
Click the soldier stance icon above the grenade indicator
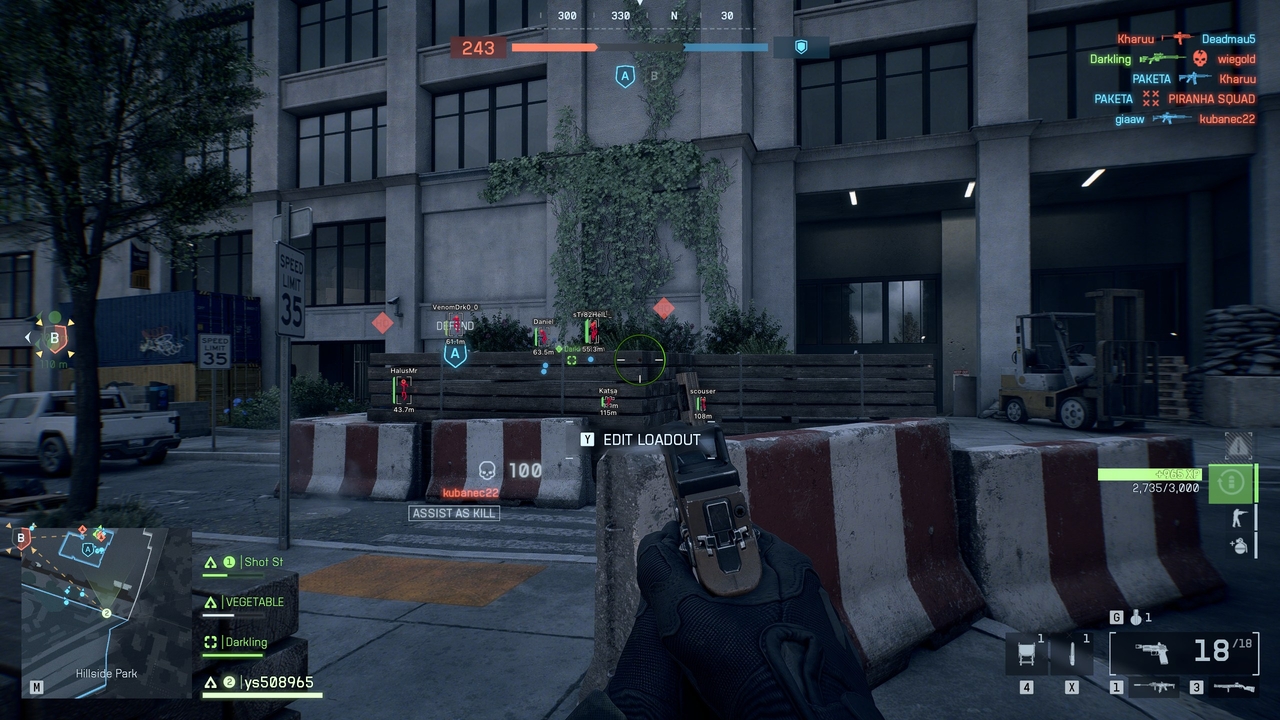point(1240,516)
